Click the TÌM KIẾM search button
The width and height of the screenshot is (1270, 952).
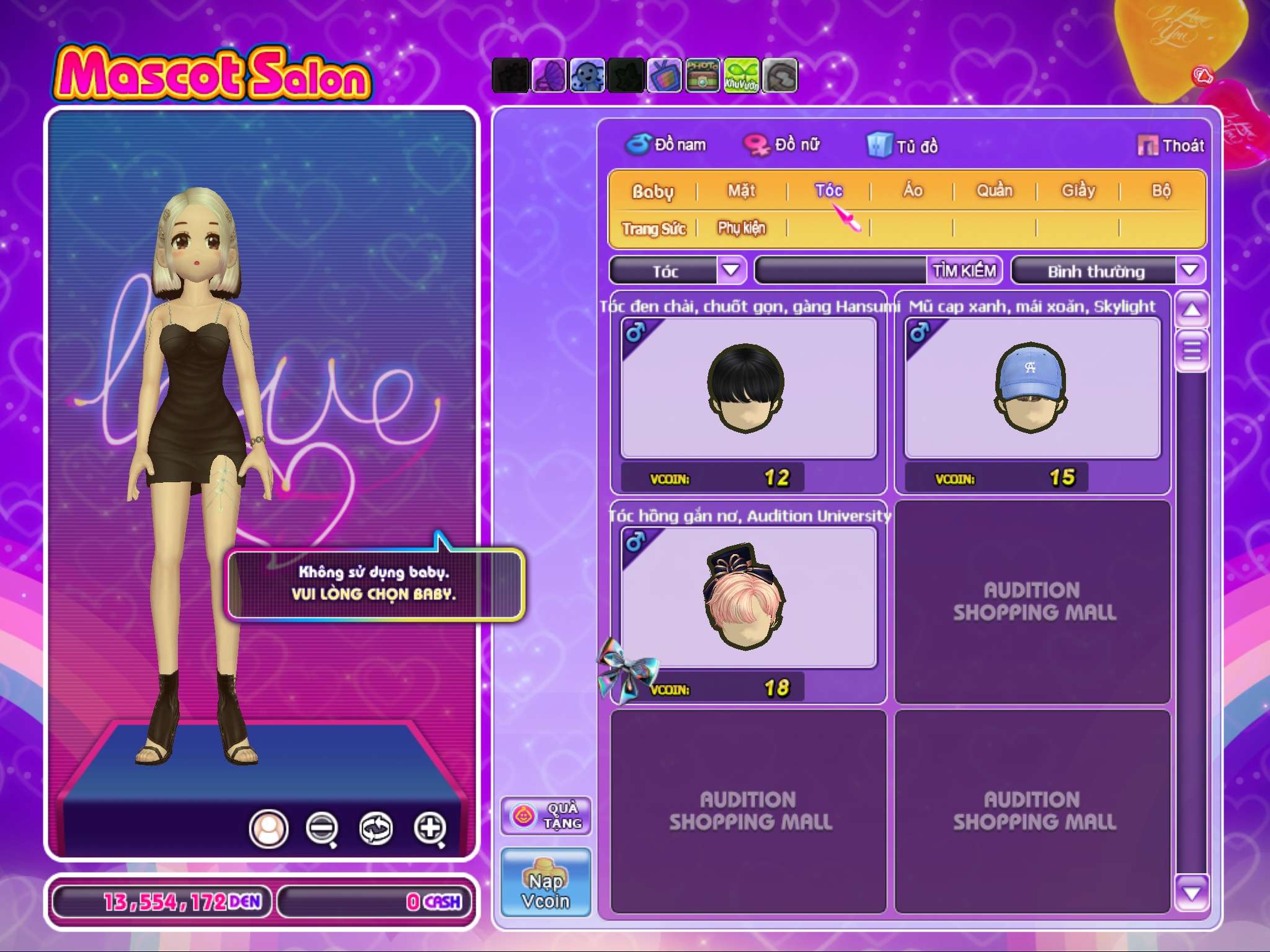coord(964,271)
